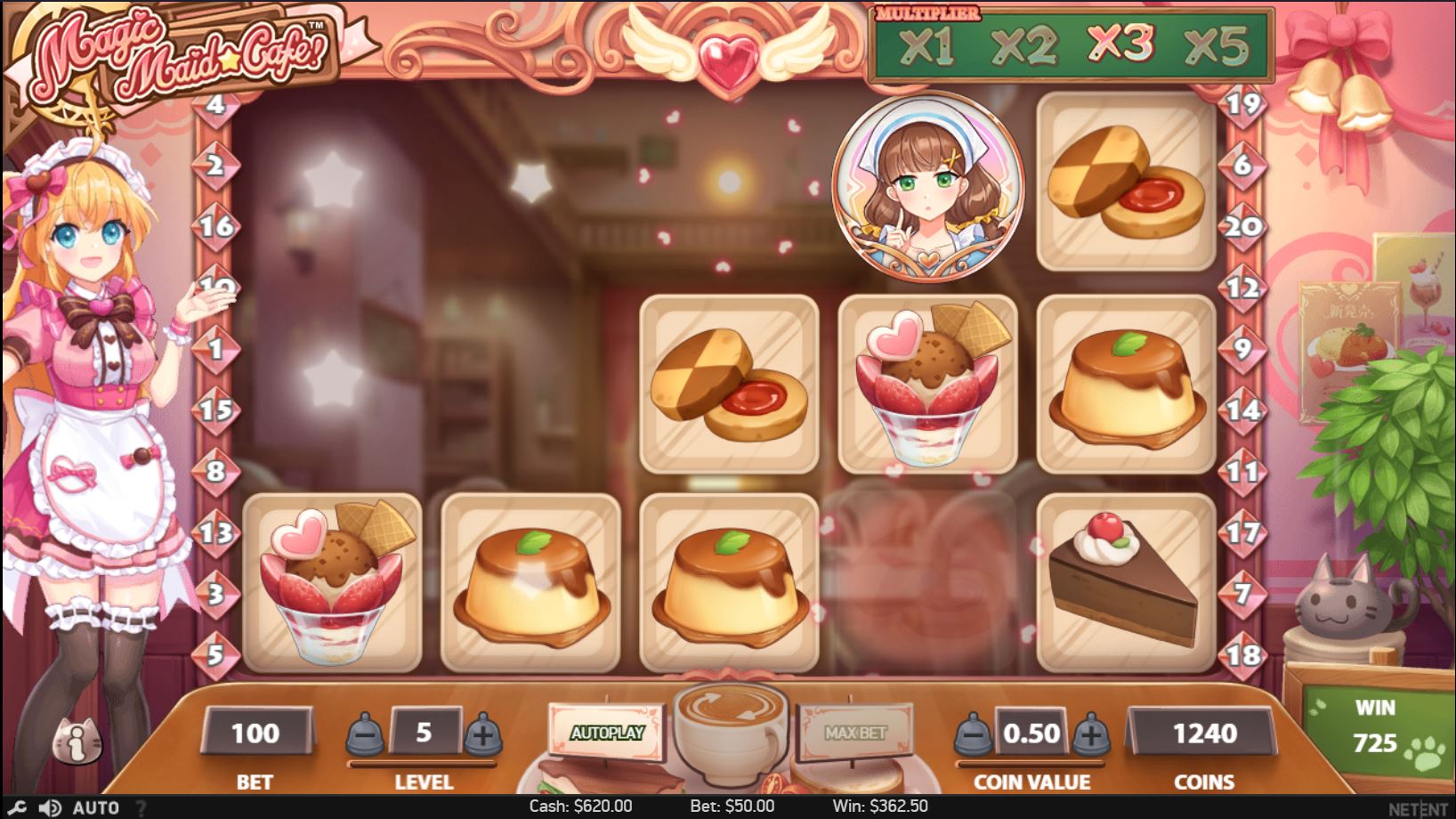Image resolution: width=1456 pixels, height=819 pixels.
Task: Open the AUTOPLAY sign menu
Action: point(610,730)
